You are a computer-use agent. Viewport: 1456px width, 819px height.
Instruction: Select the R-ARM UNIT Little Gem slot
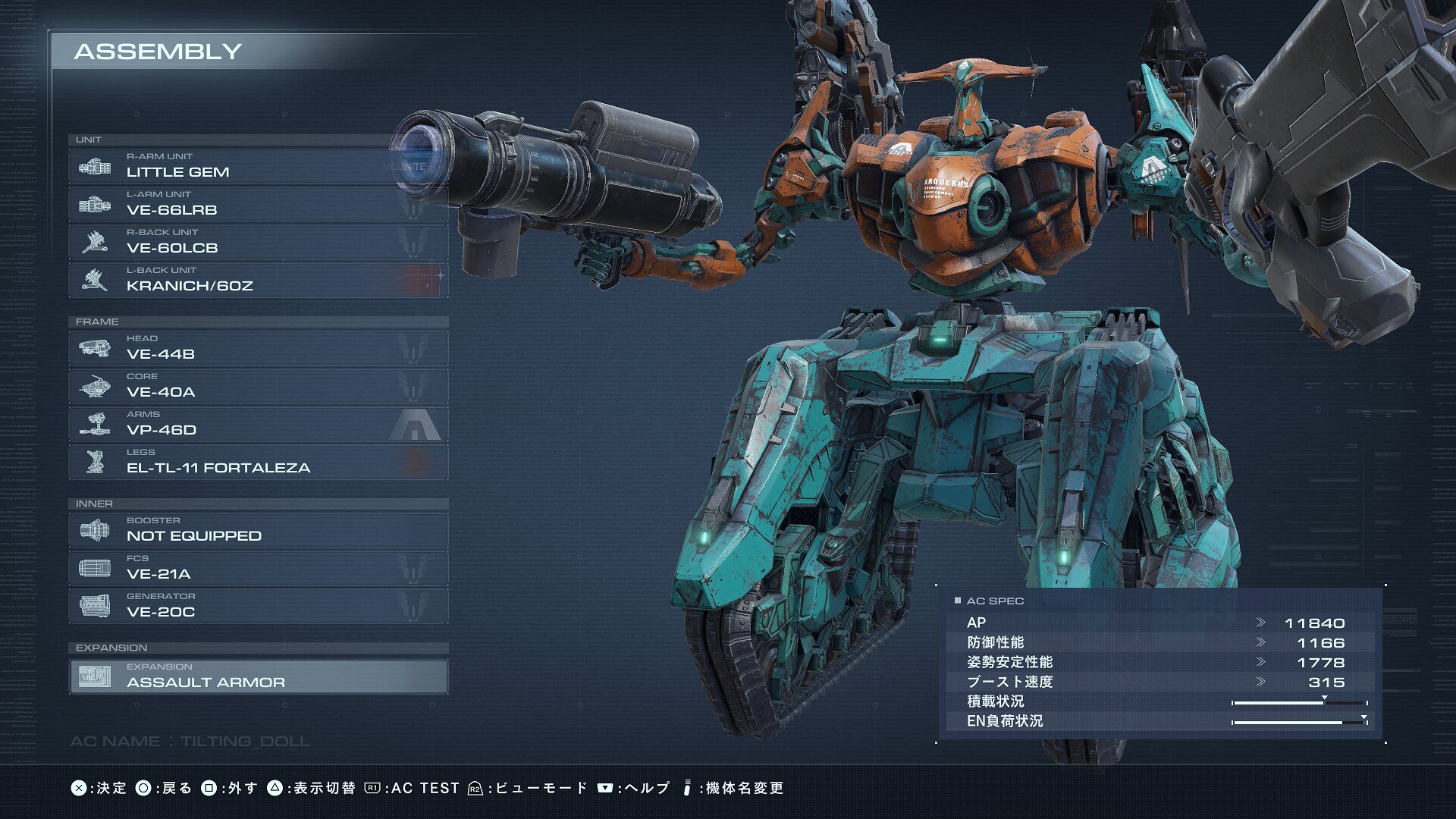(258, 166)
